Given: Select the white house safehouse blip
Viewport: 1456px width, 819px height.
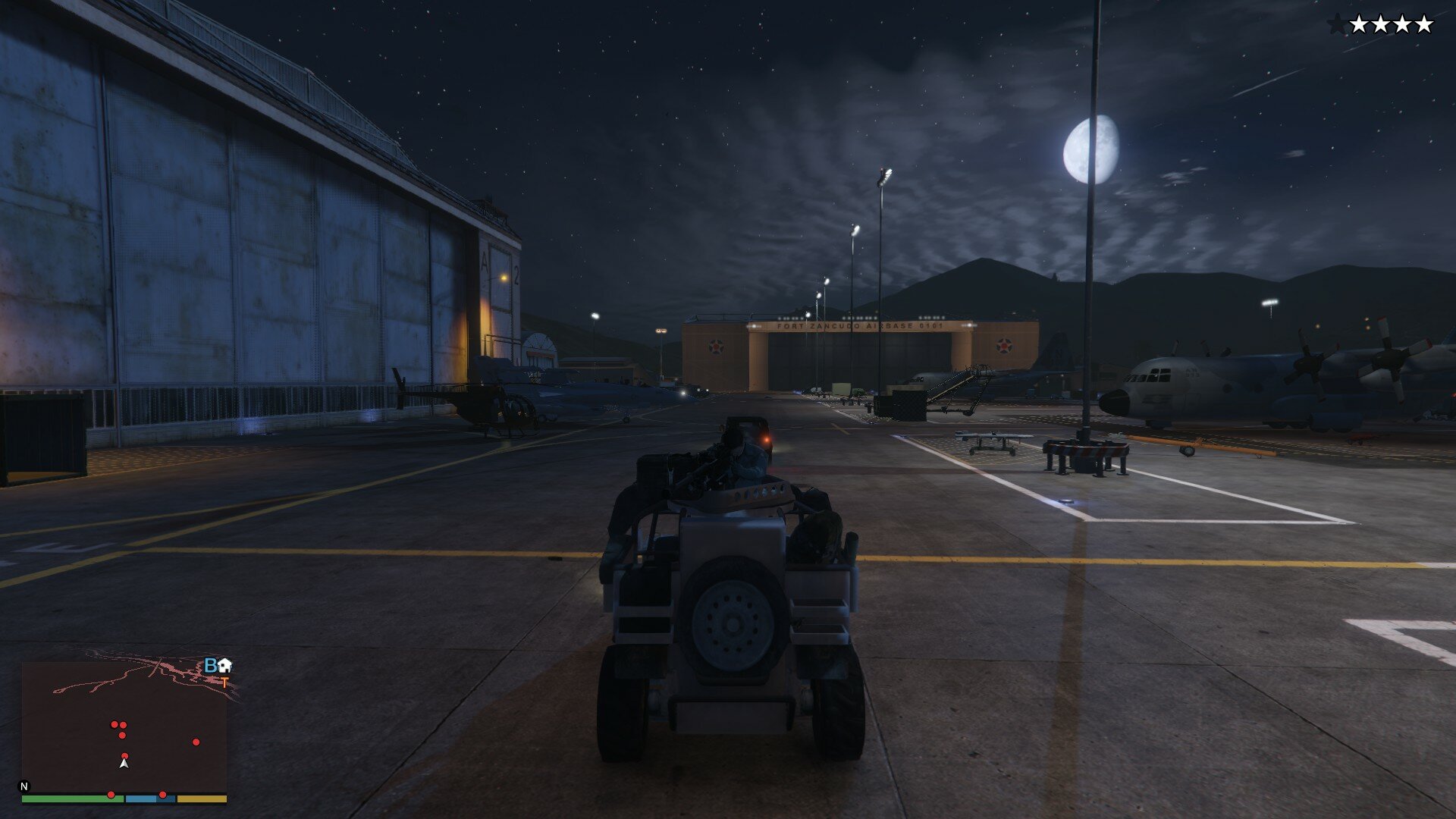Looking at the screenshot, I should [225, 666].
